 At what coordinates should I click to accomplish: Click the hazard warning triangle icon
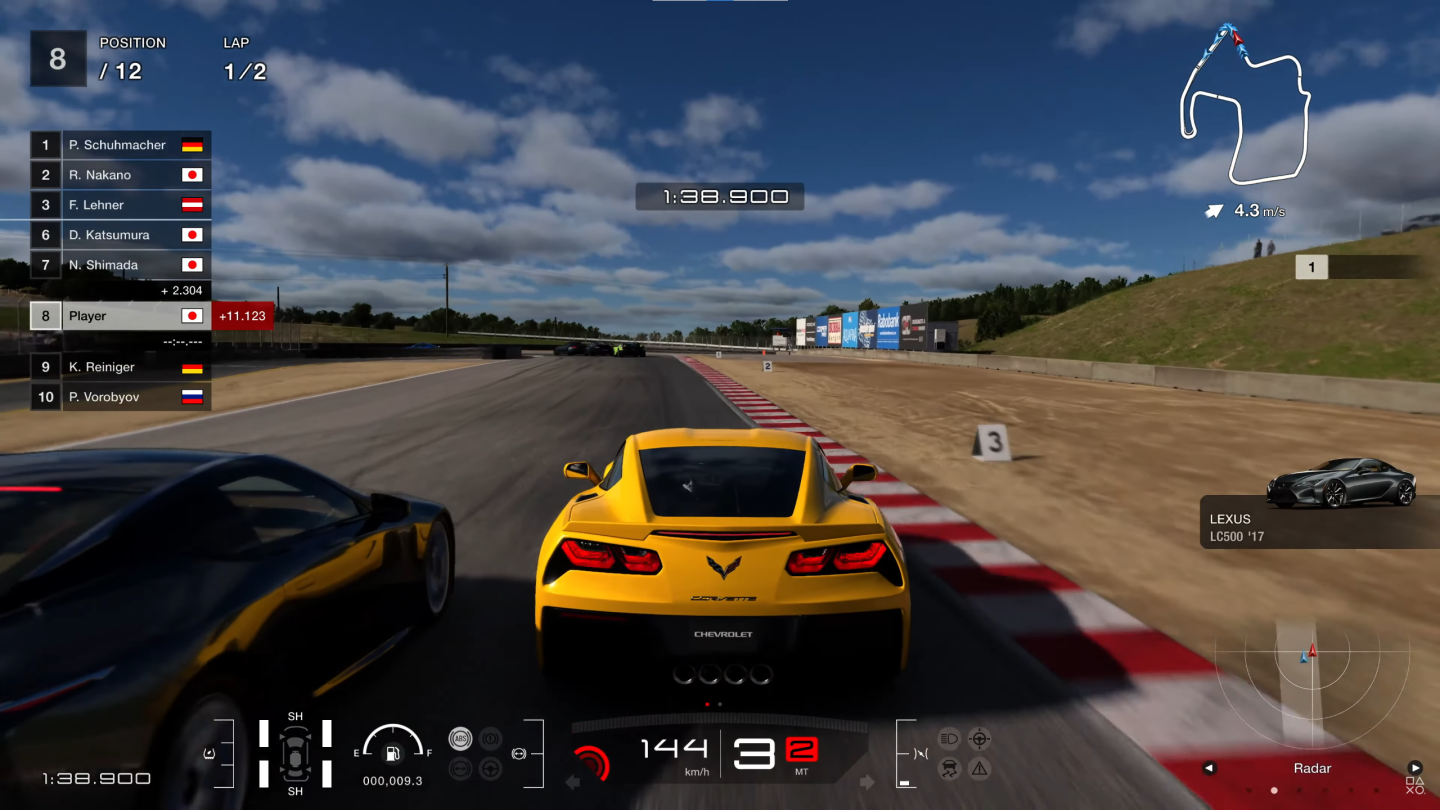coord(979,768)
